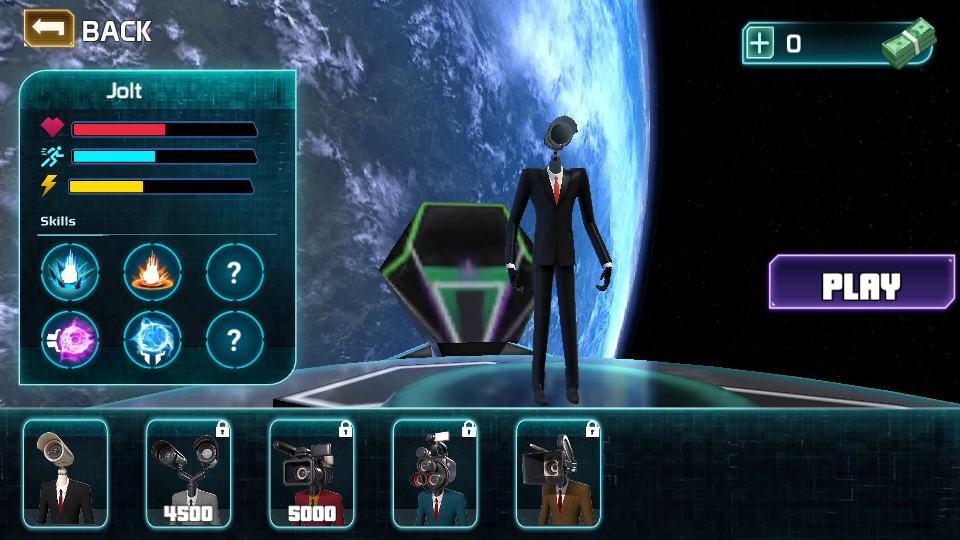960x540 pixels.
Task: Add more cash with the plus button
Action: click(761, 43)
